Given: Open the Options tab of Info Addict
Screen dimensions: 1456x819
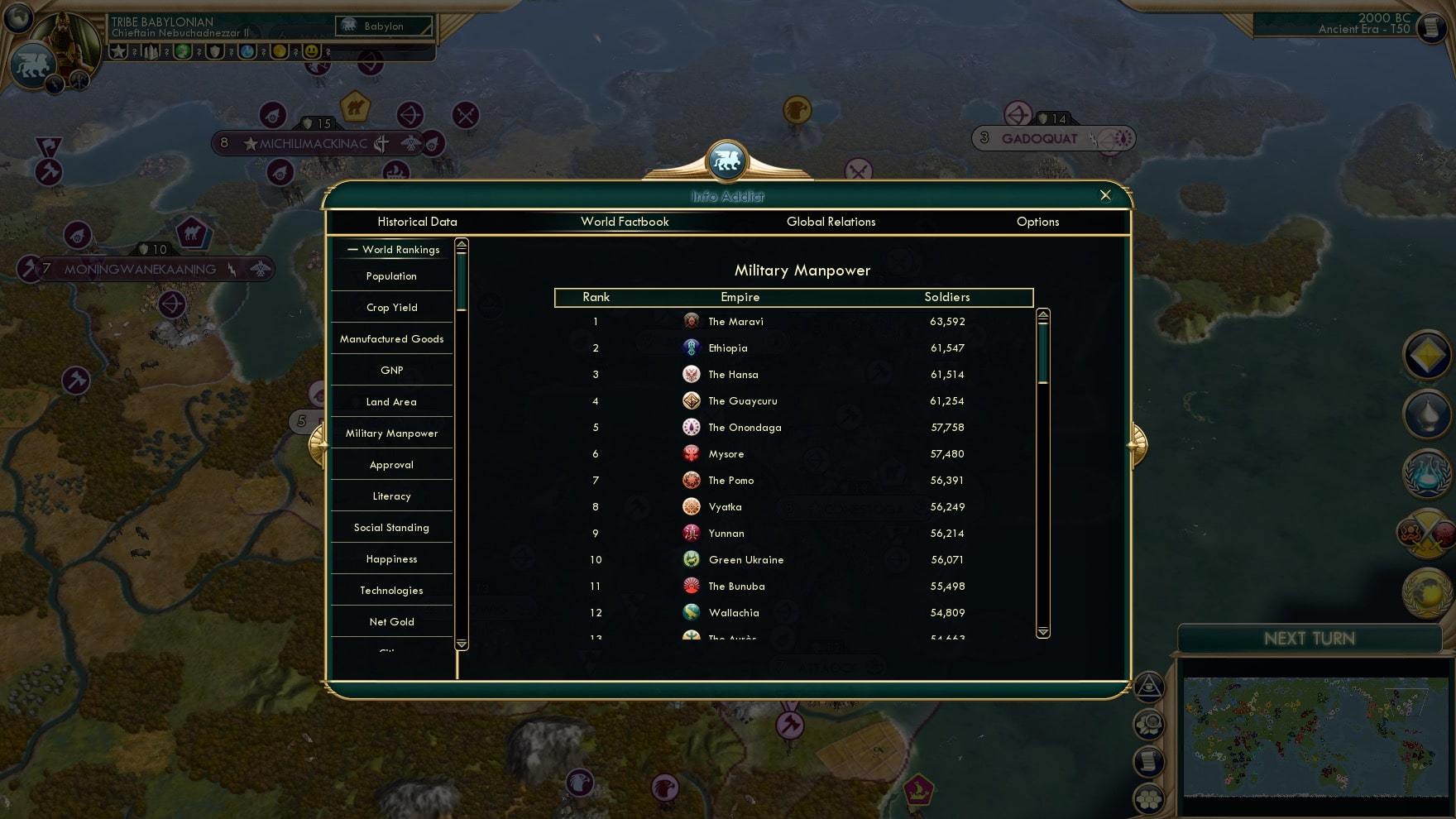Looking at the screenshot, I should [x=1038, y=222].
